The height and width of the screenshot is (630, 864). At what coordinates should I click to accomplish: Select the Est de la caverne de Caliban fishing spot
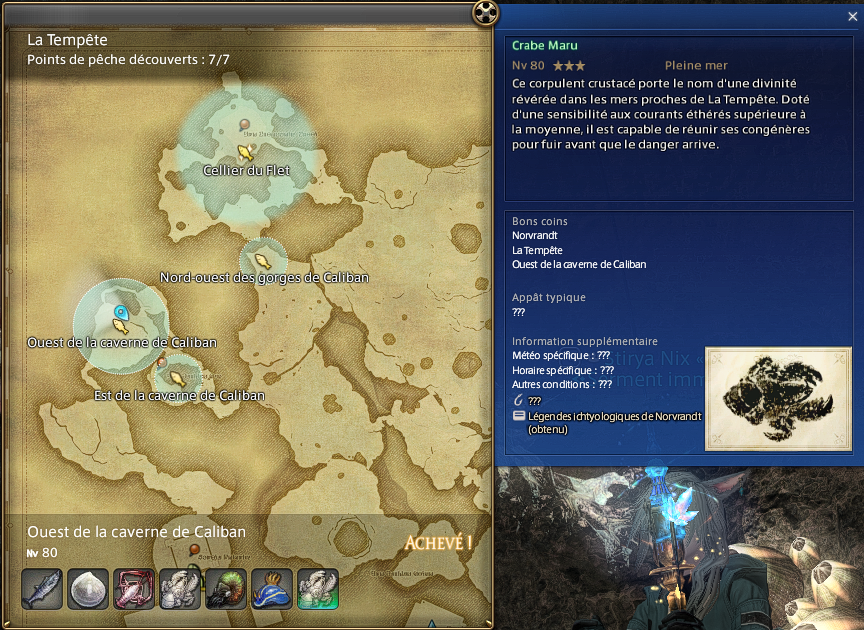click(178, 378)
